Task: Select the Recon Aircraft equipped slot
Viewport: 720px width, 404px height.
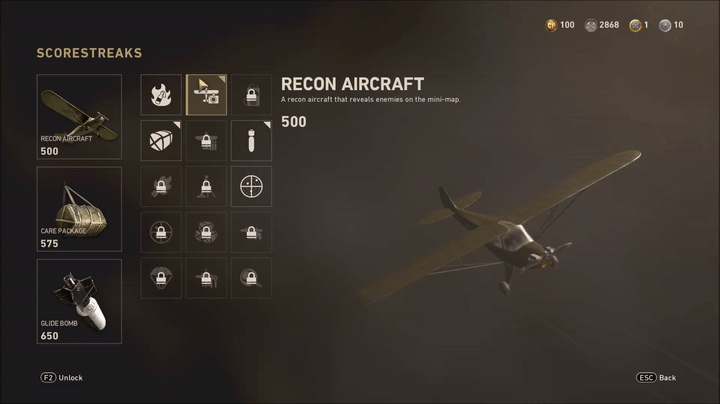Action: click(x=79, y=117)
